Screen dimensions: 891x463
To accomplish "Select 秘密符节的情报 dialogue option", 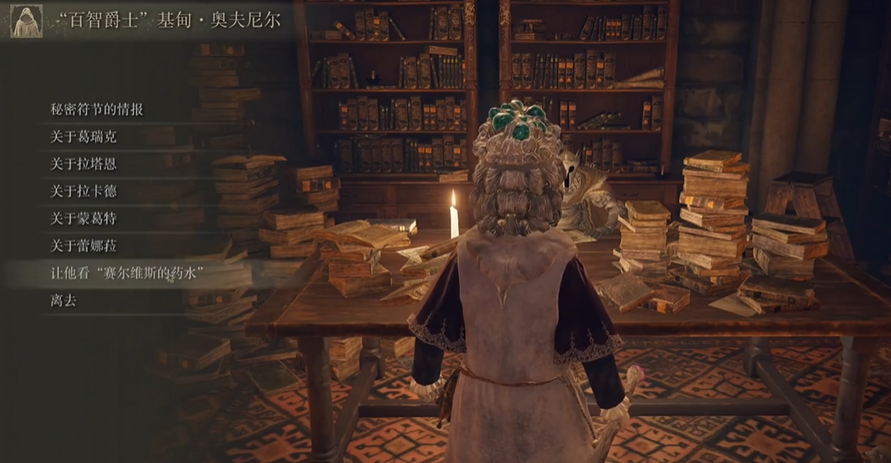I will 97,110.
